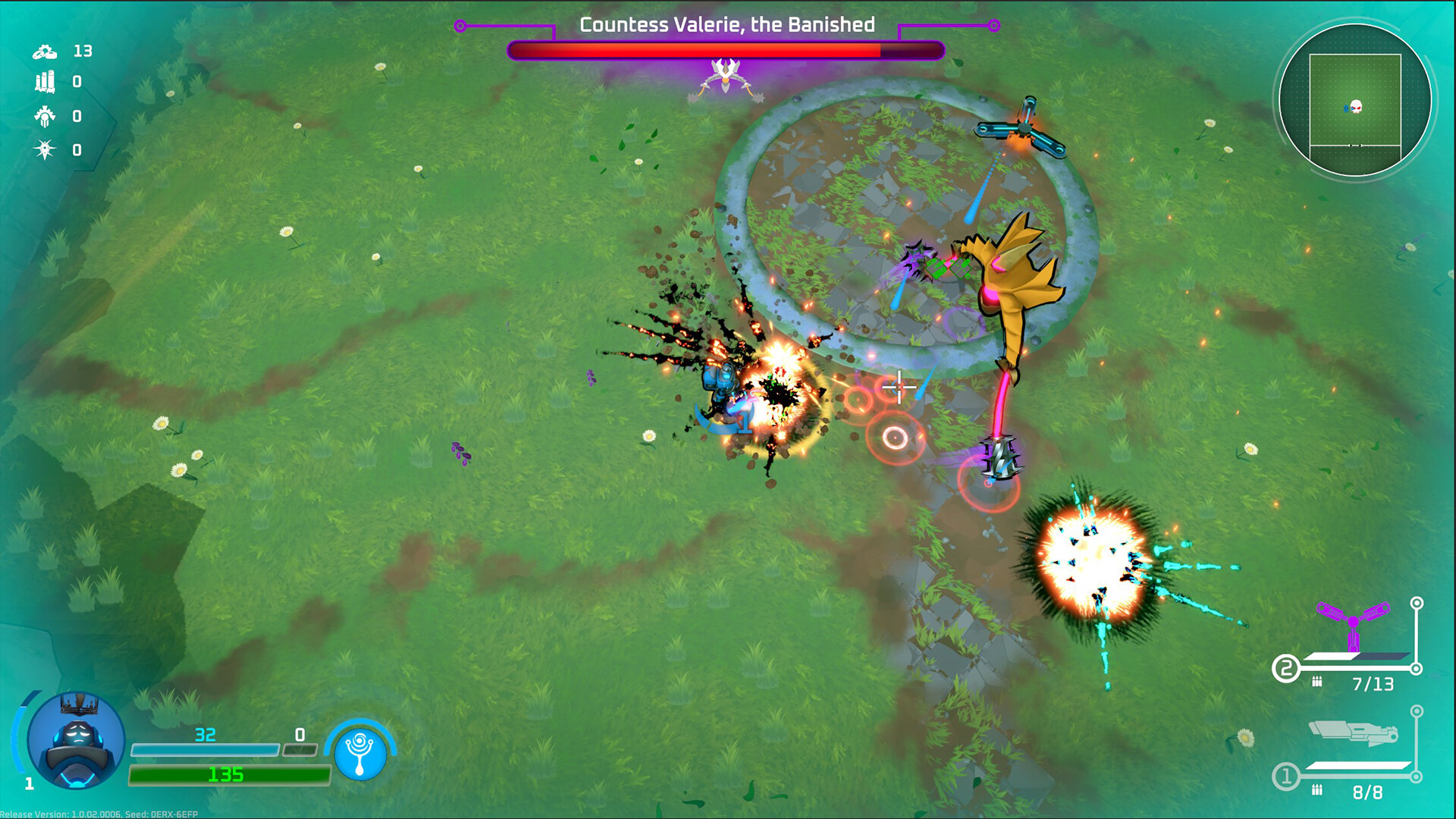Click the bullet icon beside the 7/13 counter

tap(1317, 682)
